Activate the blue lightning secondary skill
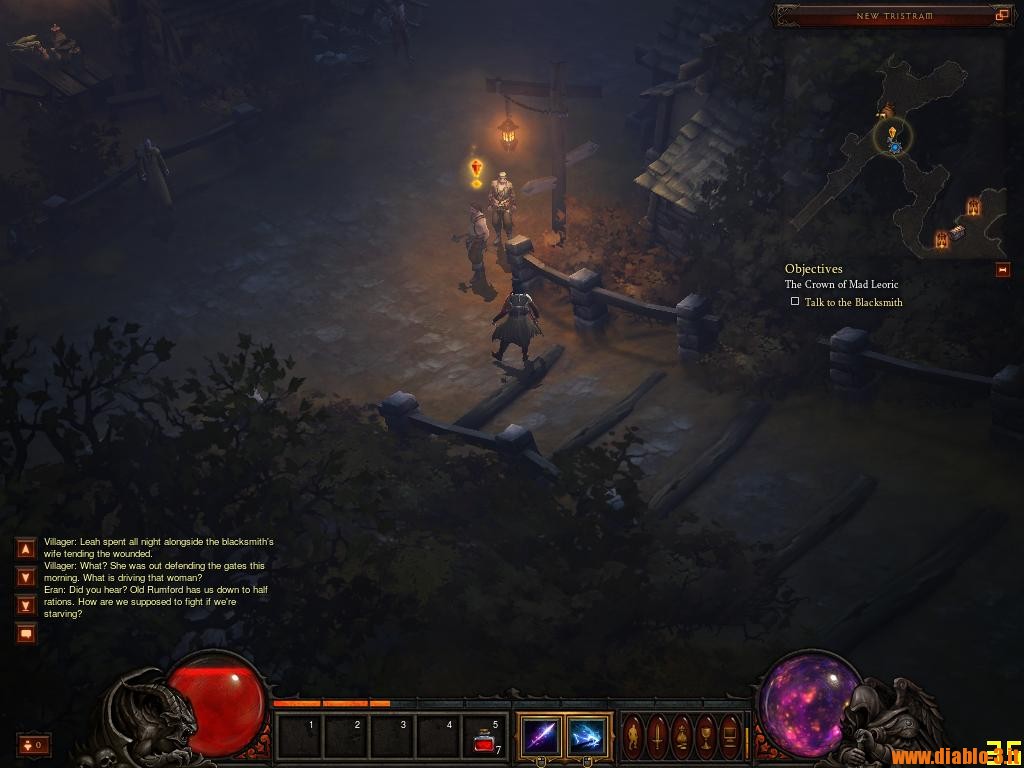The height and width of the screenshot is (768, 1024). (587, 738)
